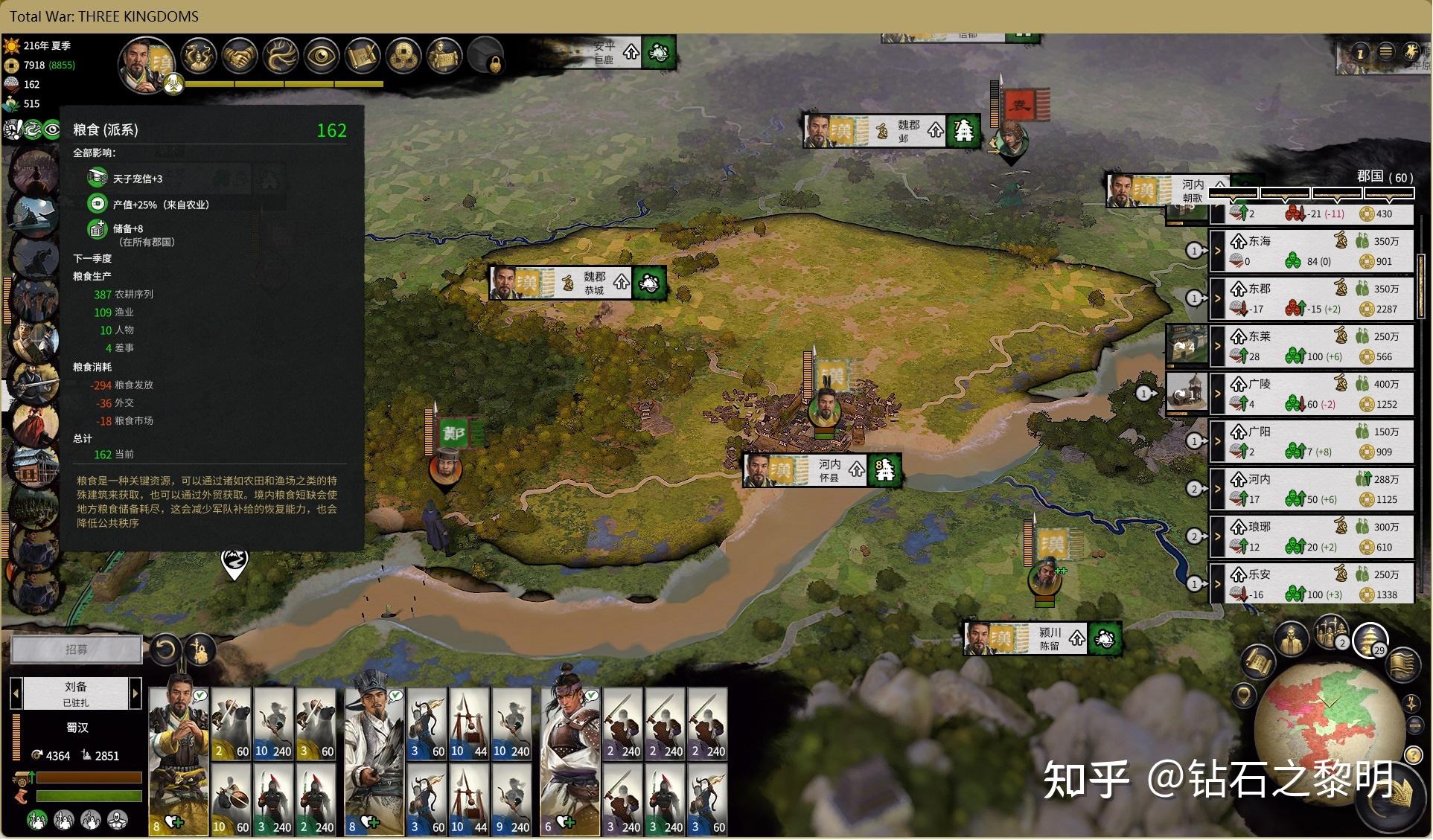This screenshot has height=840, width=1433.
Task: Switch to the next army with right arrow
Action: tap(135, 693)
